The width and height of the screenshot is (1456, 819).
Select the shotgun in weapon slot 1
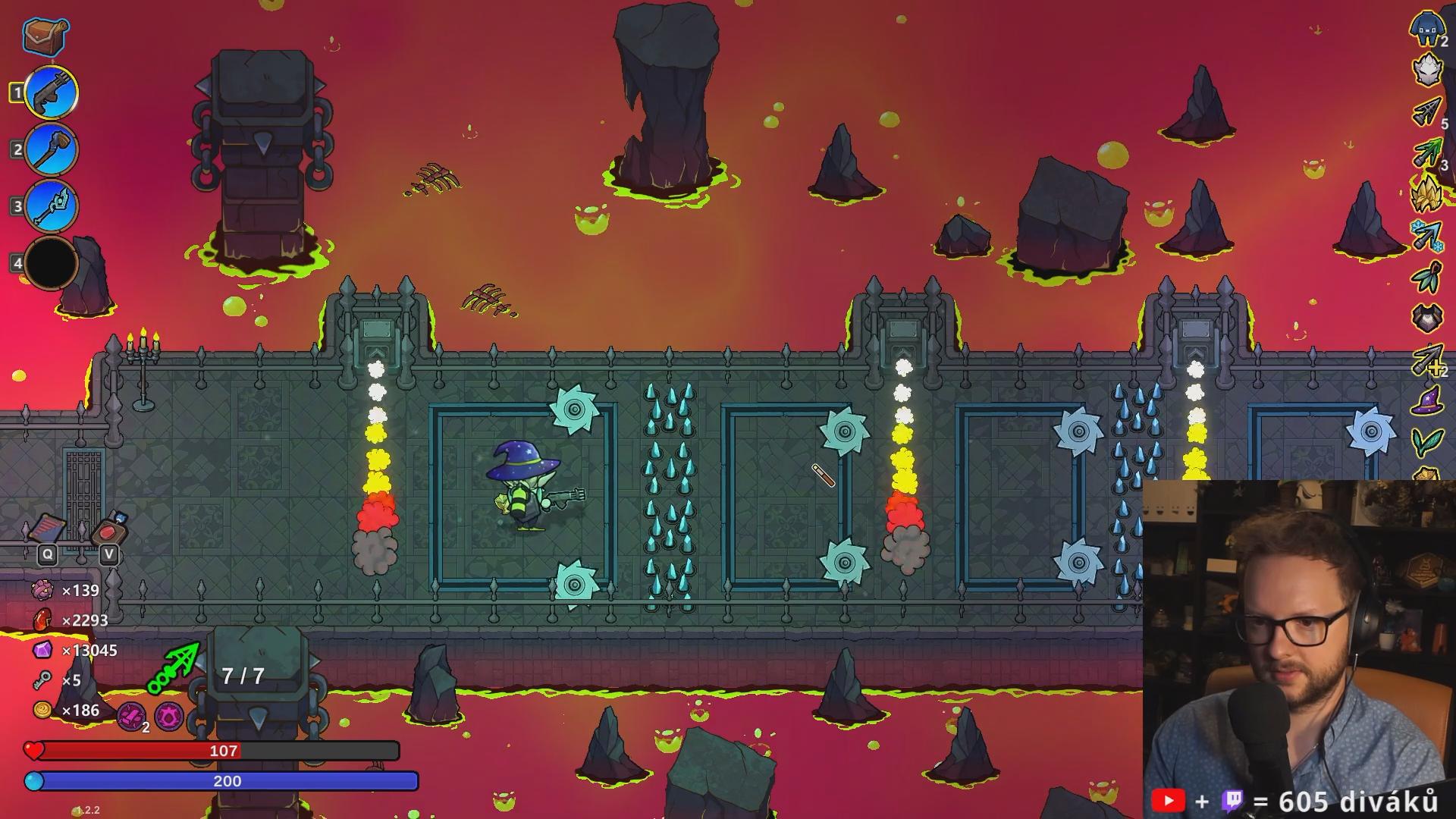[x=52, y=93]
